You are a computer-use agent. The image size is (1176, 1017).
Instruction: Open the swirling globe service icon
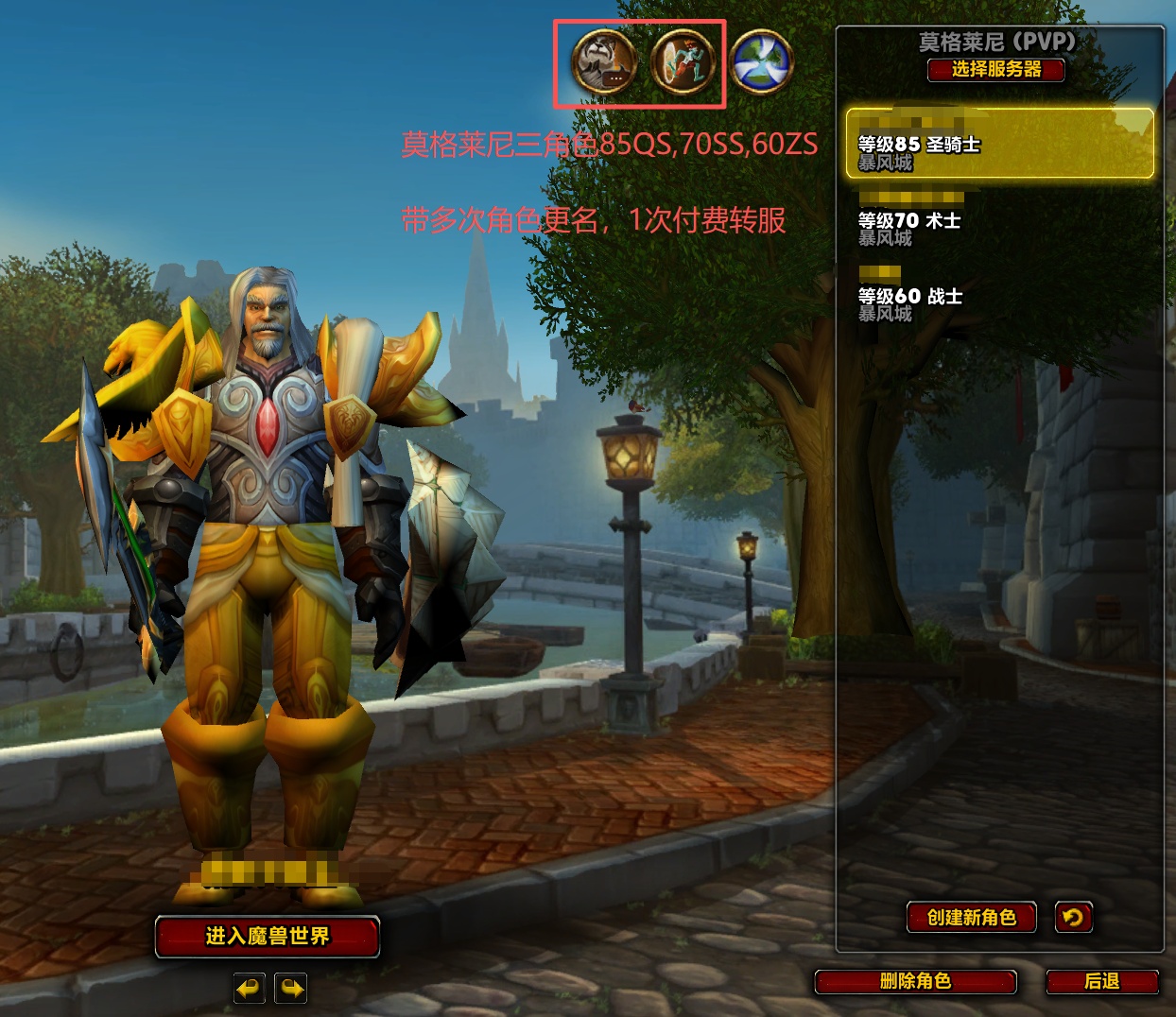pyautogui.click(x=761, y=62)
